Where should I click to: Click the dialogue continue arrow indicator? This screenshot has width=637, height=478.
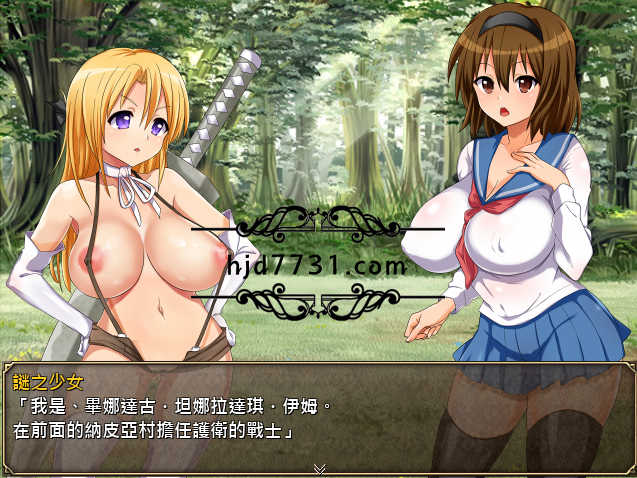tap(319, 467)
